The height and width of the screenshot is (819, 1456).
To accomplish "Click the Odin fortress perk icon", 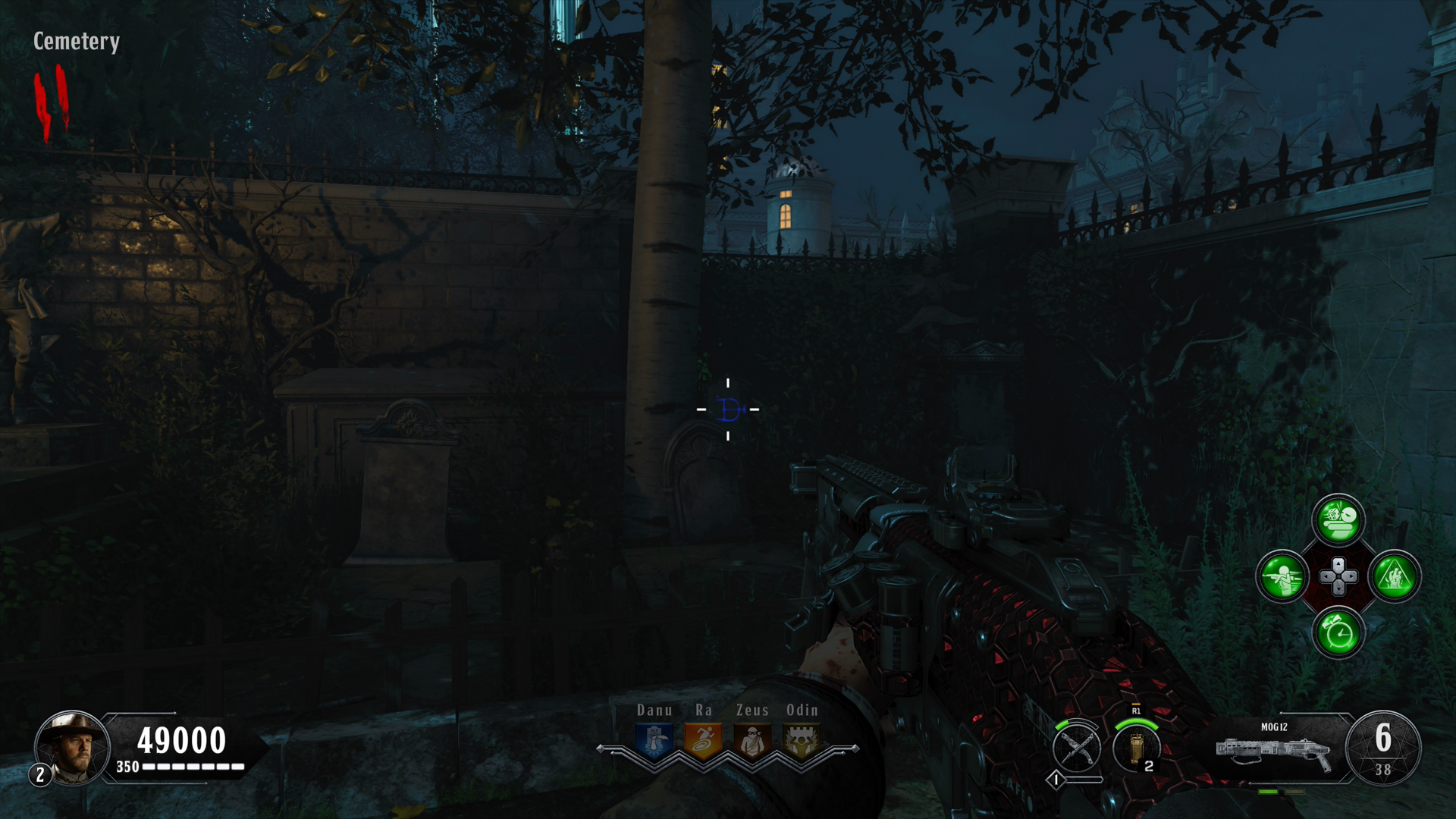I will [802, 741].
